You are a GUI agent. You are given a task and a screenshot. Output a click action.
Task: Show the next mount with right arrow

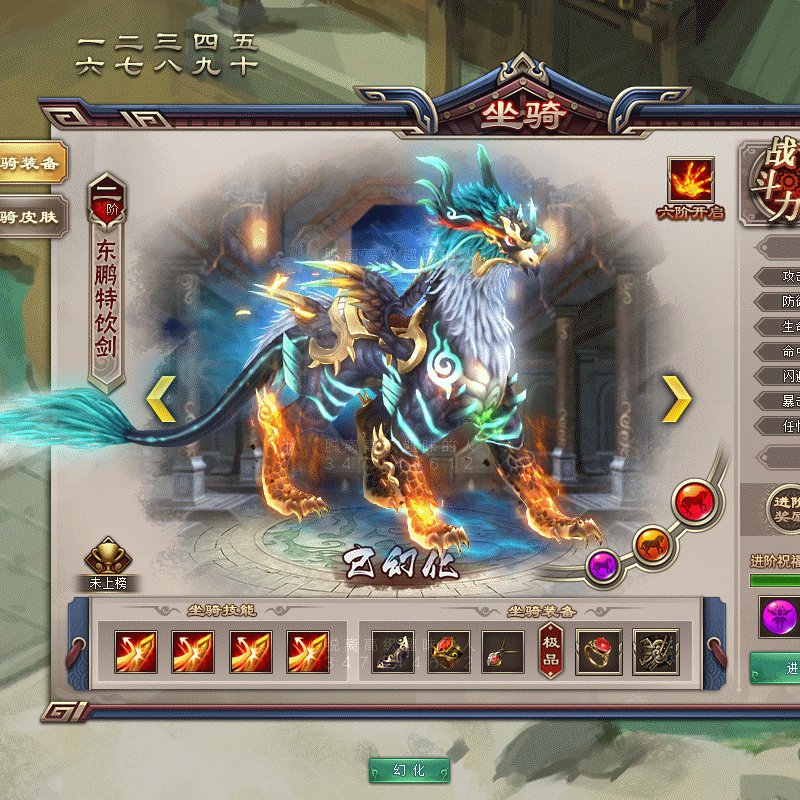(677, 400)
